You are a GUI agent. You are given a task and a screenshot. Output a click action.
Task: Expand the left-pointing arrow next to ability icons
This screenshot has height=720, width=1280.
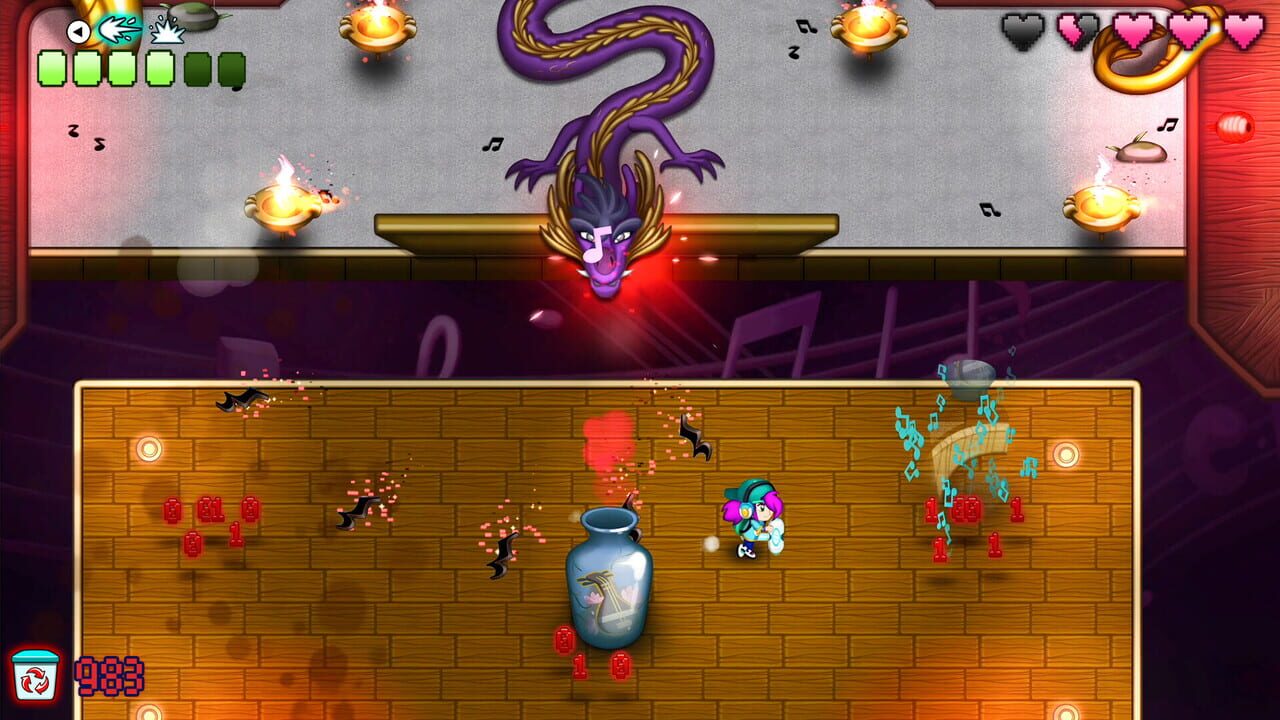coord(80,30)
